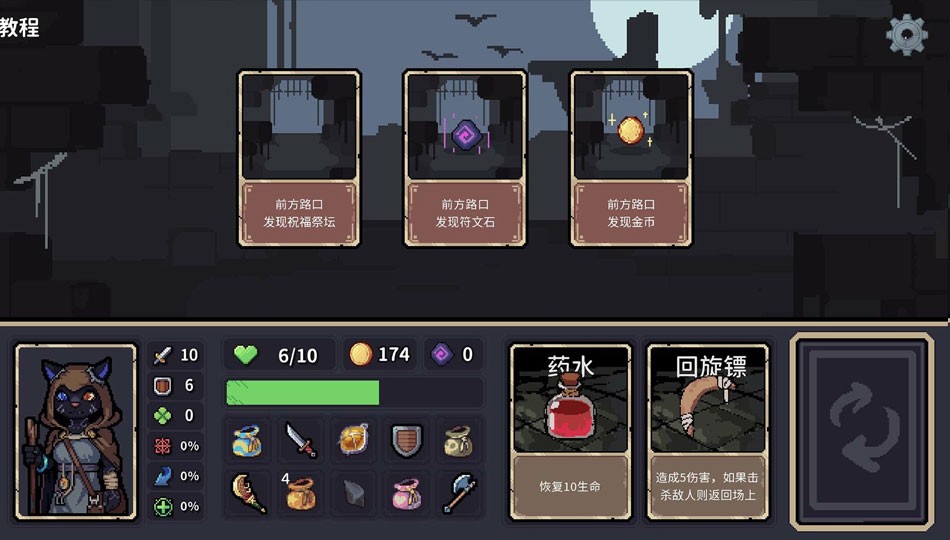
Task: Click the dark stone shard slot
Action: pyautogui.click(x=354, y=493)
